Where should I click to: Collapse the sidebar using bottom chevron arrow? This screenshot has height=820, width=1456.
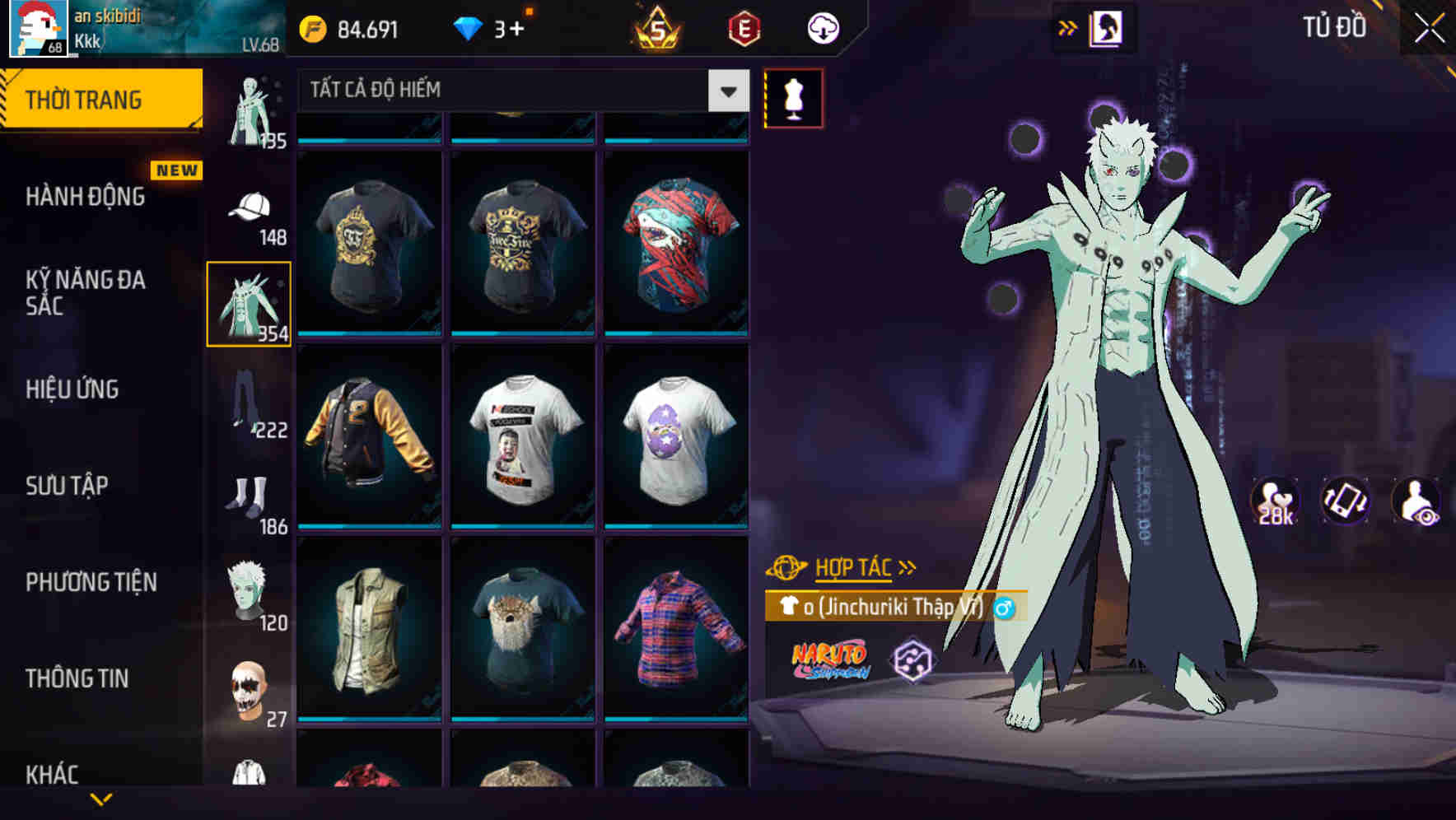(101, 799)
